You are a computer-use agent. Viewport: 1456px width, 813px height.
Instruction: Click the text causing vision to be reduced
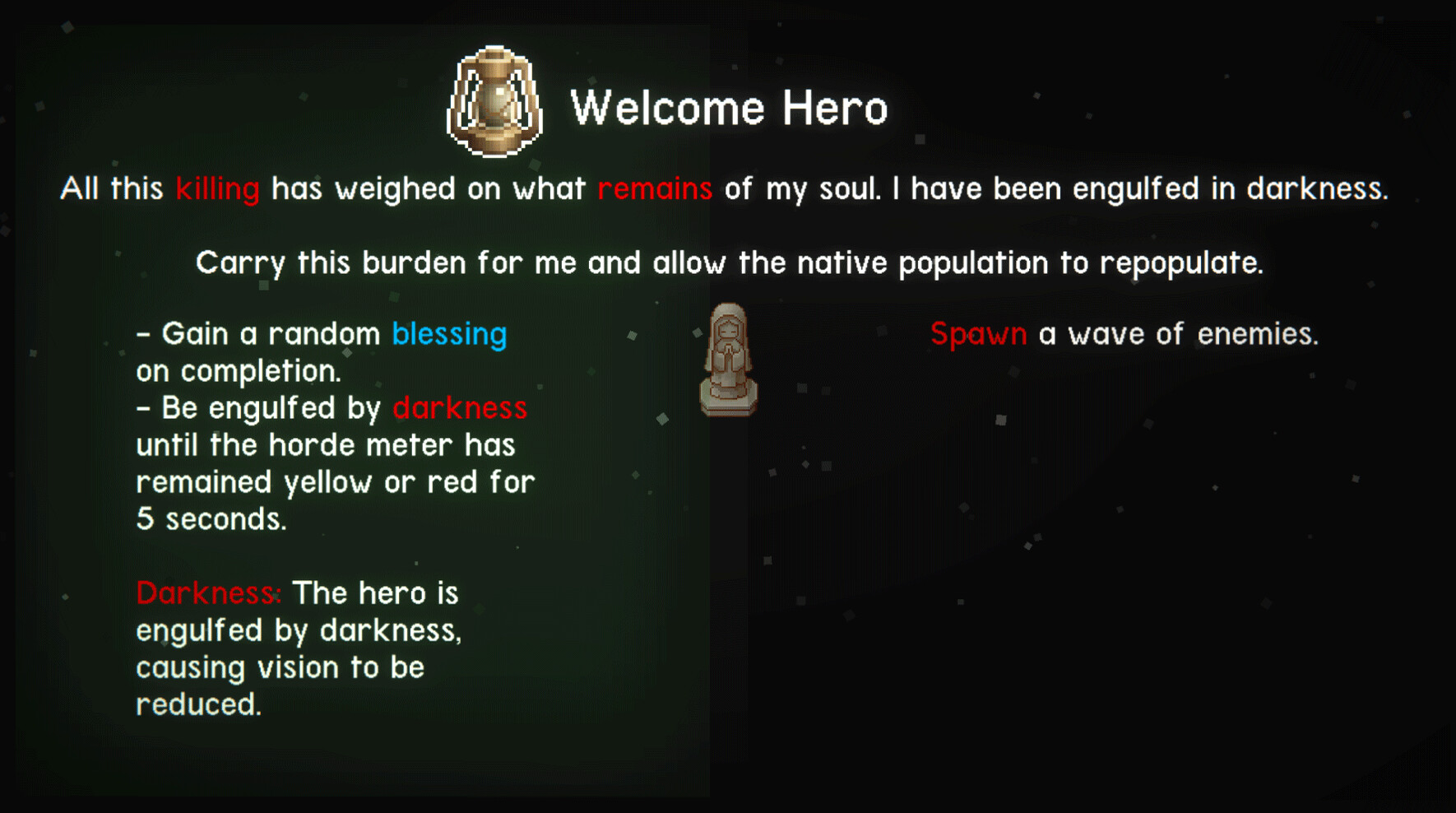click(x=281, y=667)
